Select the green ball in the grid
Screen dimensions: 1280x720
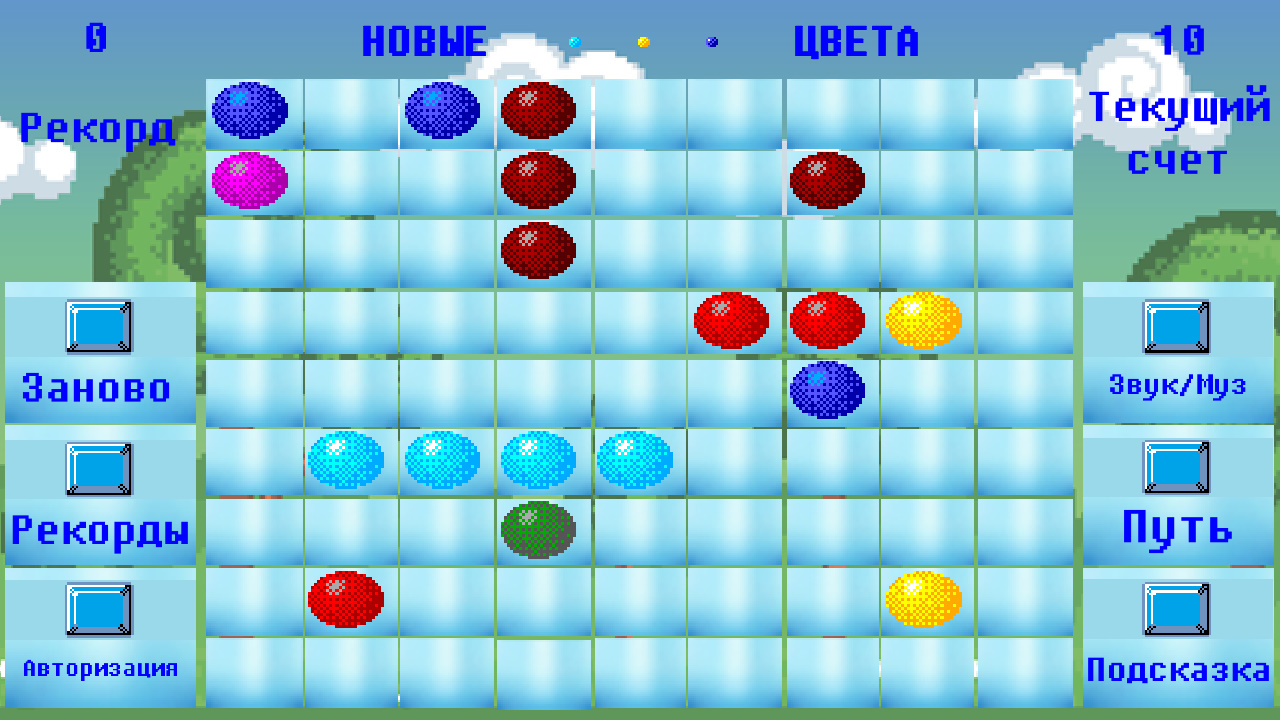pyautogui.click(x=540, y=531)
